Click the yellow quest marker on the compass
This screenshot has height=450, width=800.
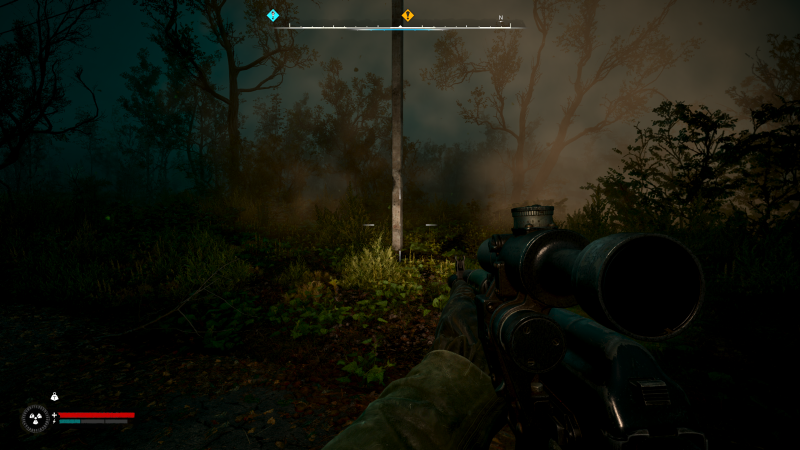pyautogui.click(x=407, y=15)
